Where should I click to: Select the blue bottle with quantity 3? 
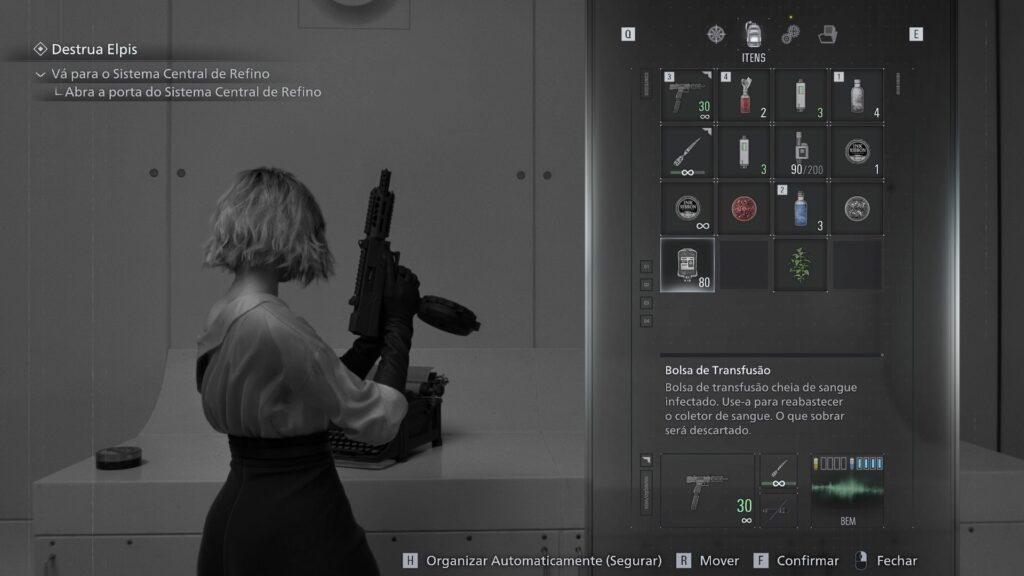coord(800,208)
